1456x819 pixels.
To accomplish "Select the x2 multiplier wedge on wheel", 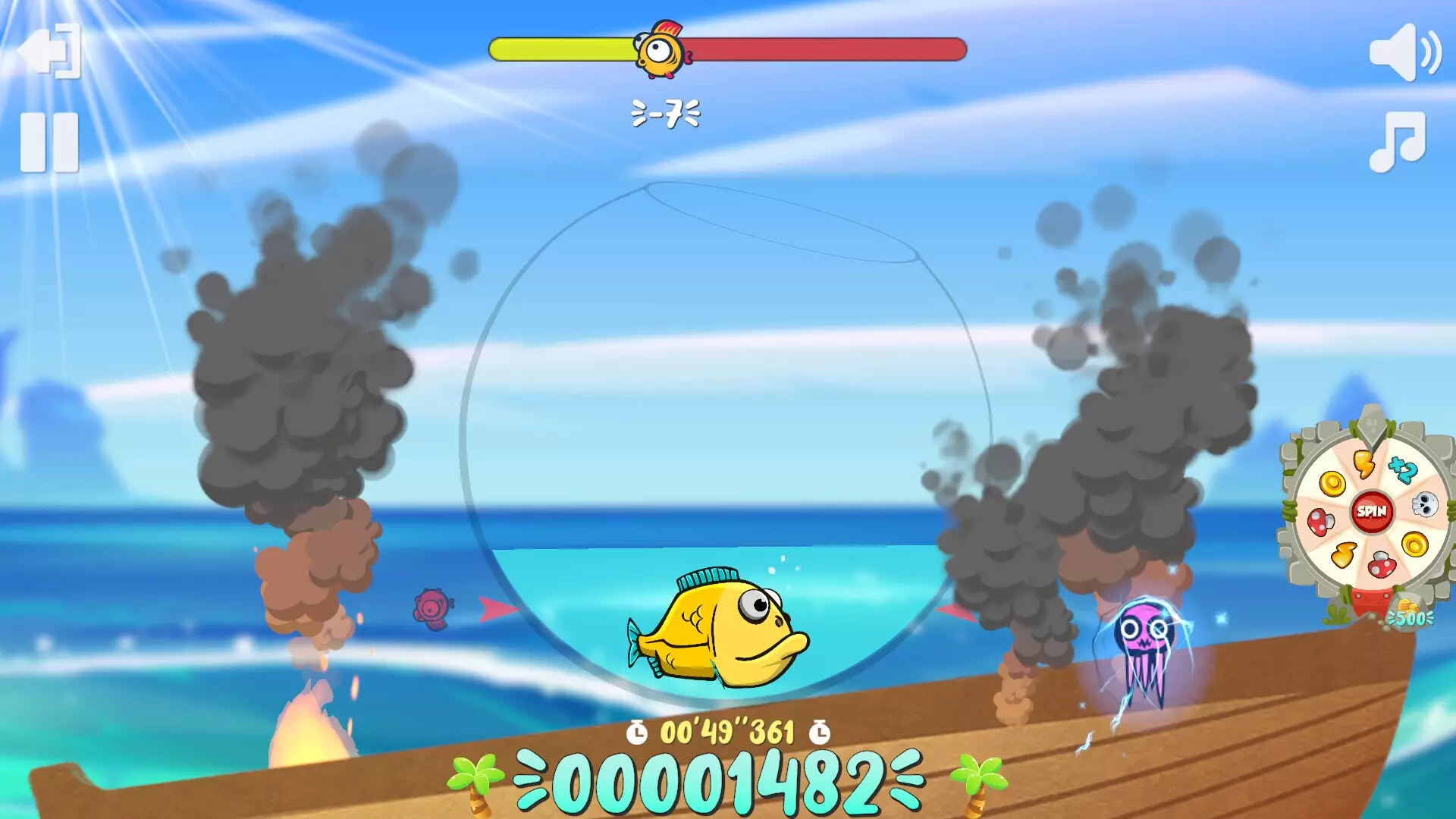I will [x=1404, y=468].
